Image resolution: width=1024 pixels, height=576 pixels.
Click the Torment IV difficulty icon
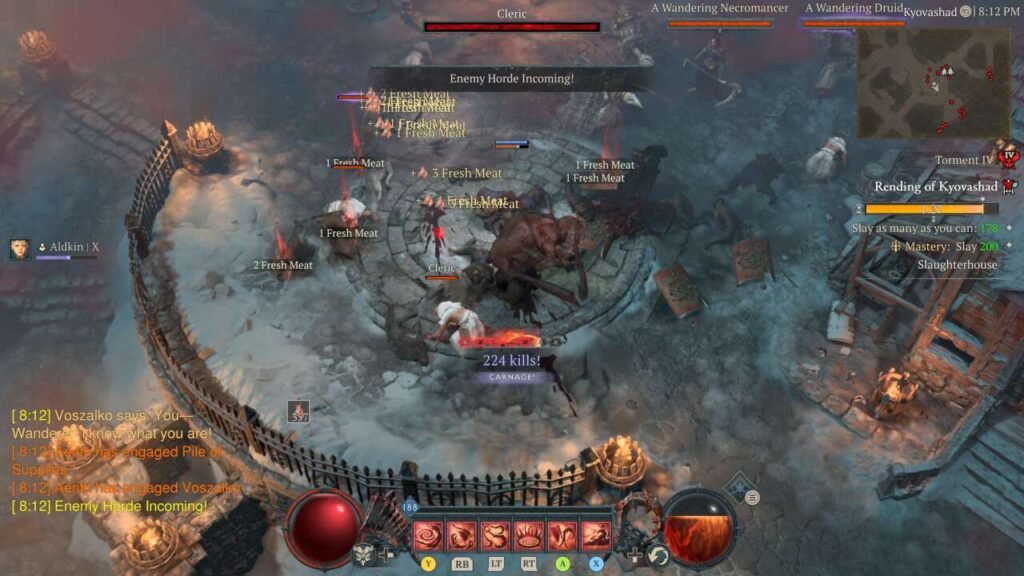point(1009,157)
